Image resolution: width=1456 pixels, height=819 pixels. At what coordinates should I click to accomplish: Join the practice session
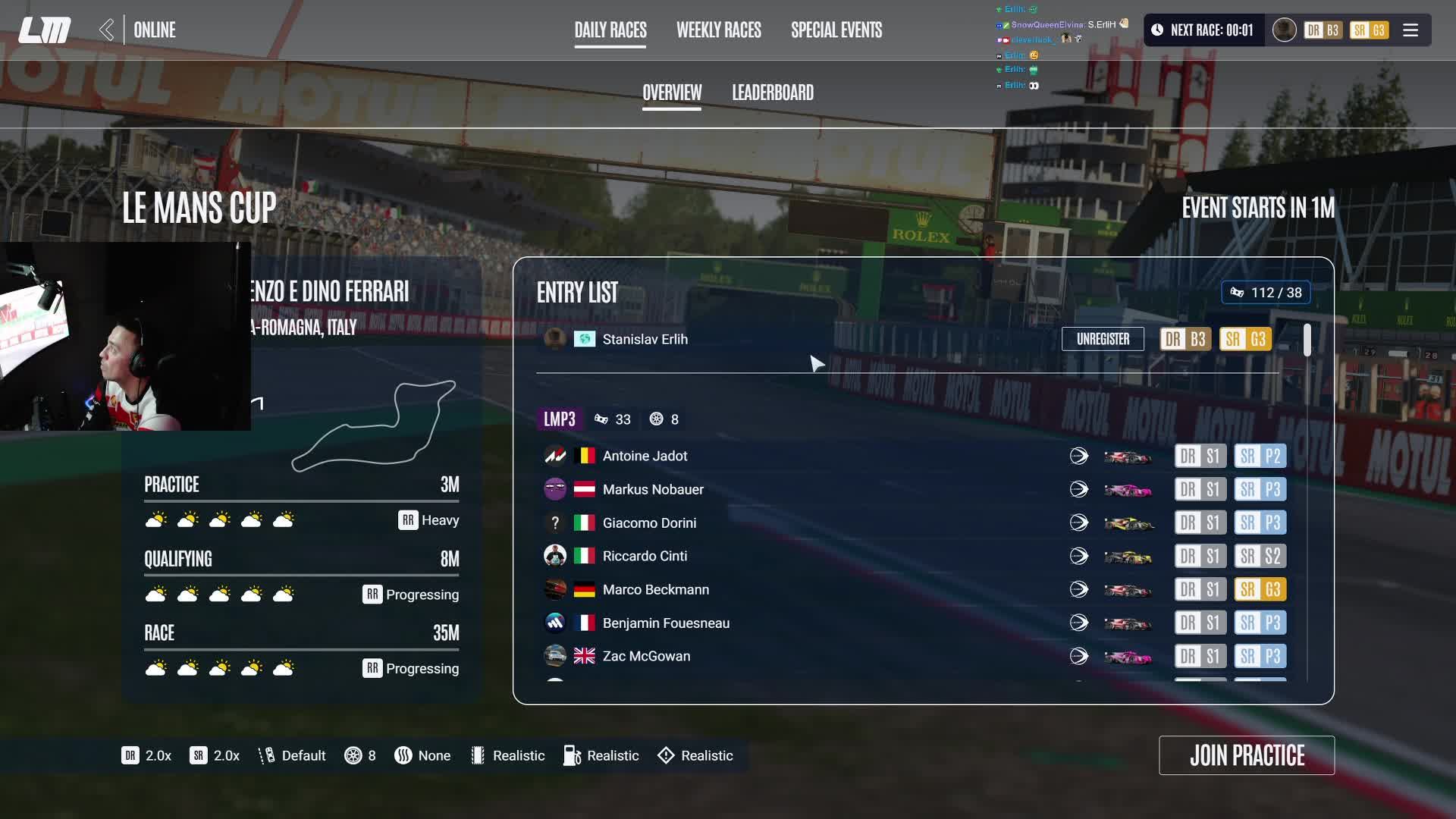pos(1247,755)
